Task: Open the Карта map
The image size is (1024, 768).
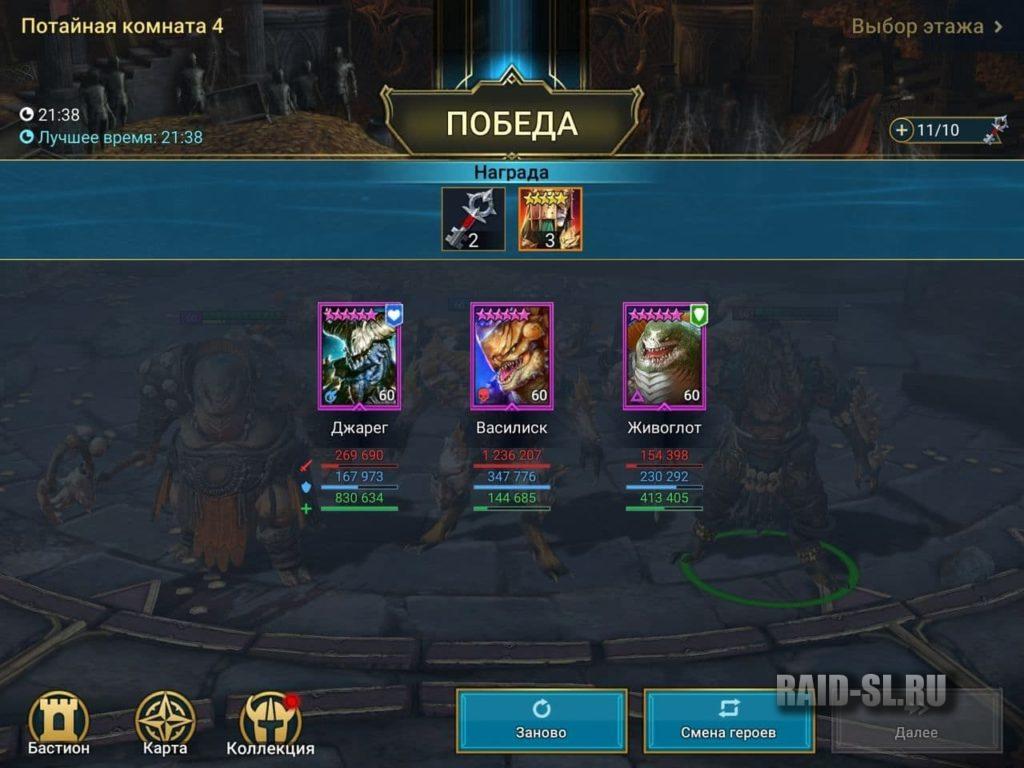Action: point(165,724)
